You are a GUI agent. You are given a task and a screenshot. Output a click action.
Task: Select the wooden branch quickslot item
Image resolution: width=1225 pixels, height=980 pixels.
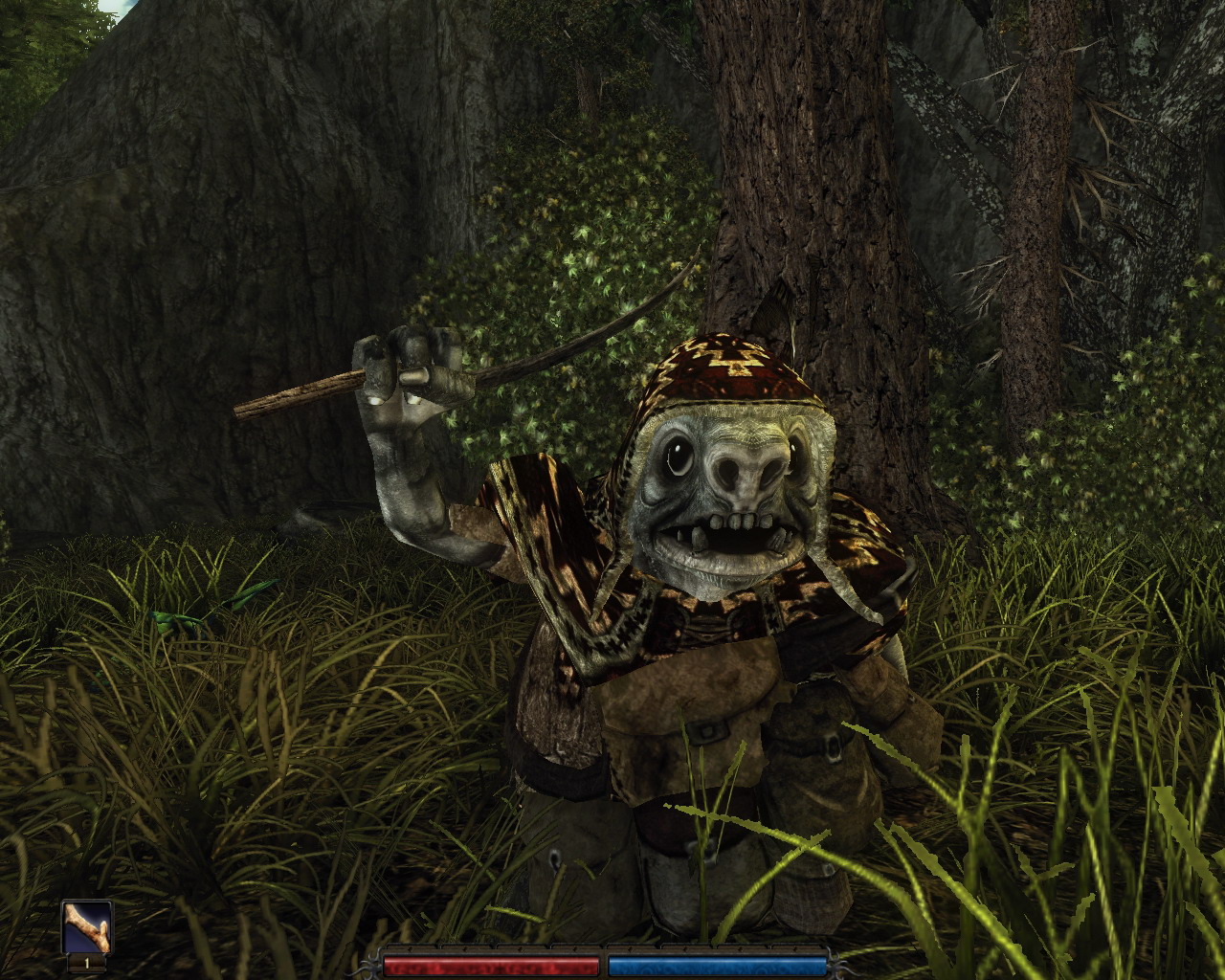[87, 927]
